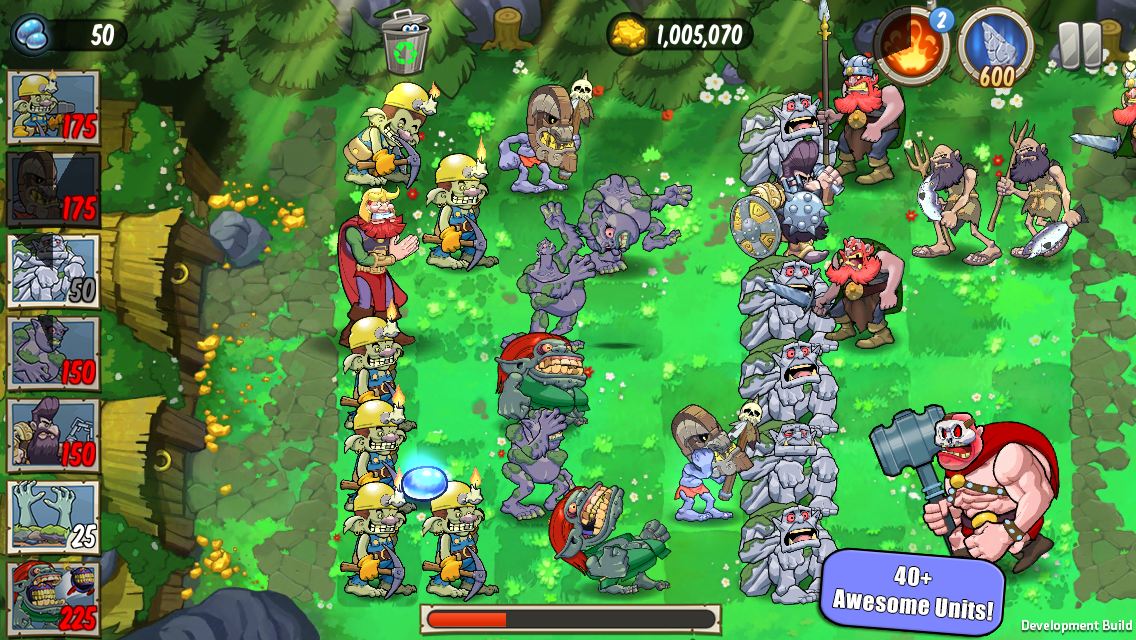Screen dimensions: 1136x640
Task: Activate the recycle trash can tool
Action: click(x=405, y=40)
